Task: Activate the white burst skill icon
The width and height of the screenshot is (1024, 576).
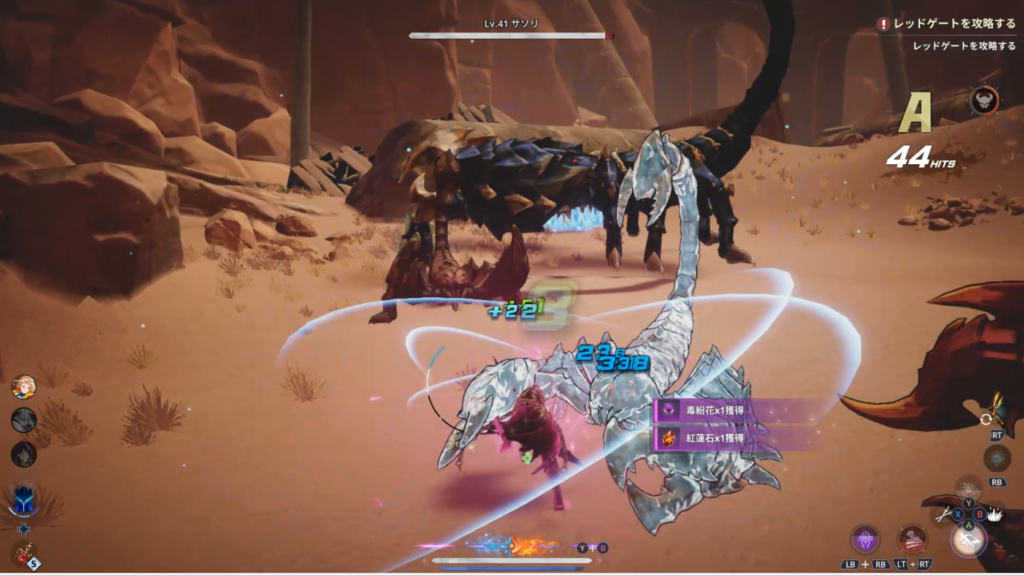Action: tap(995, 515)
